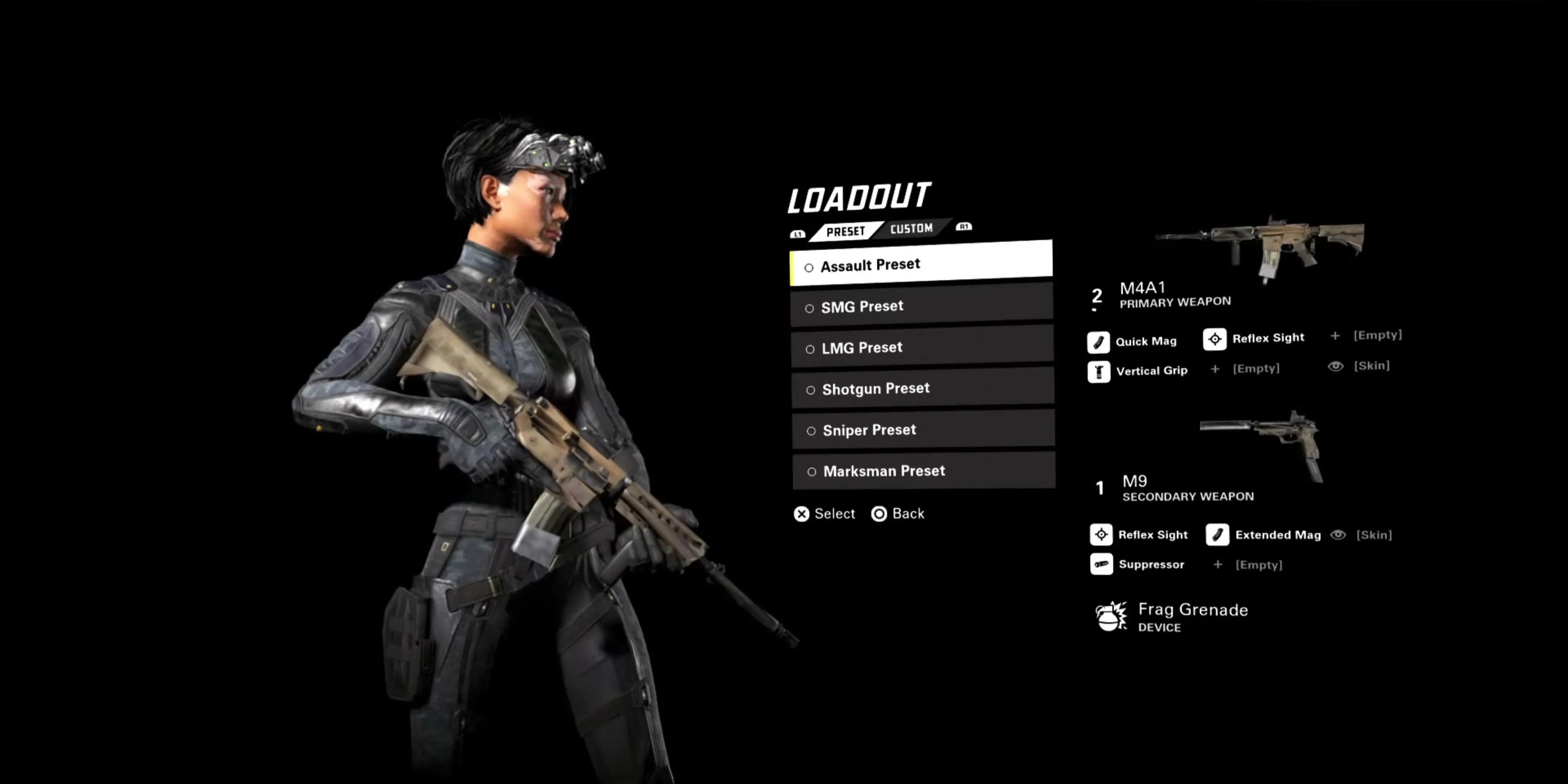The width and height of the screenshot is (1568, 784).
Task: Switch to the Custom loadout tab
Action: point(911,229)
